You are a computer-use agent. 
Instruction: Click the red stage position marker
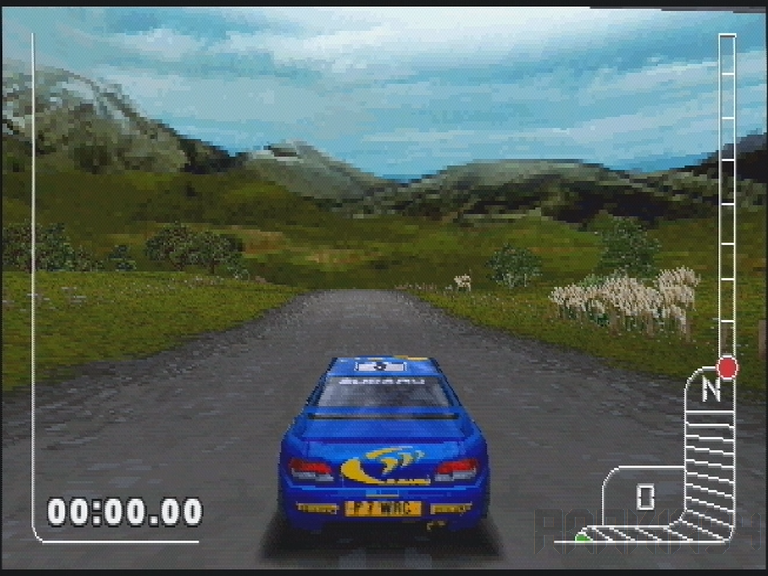coord(727,367)
